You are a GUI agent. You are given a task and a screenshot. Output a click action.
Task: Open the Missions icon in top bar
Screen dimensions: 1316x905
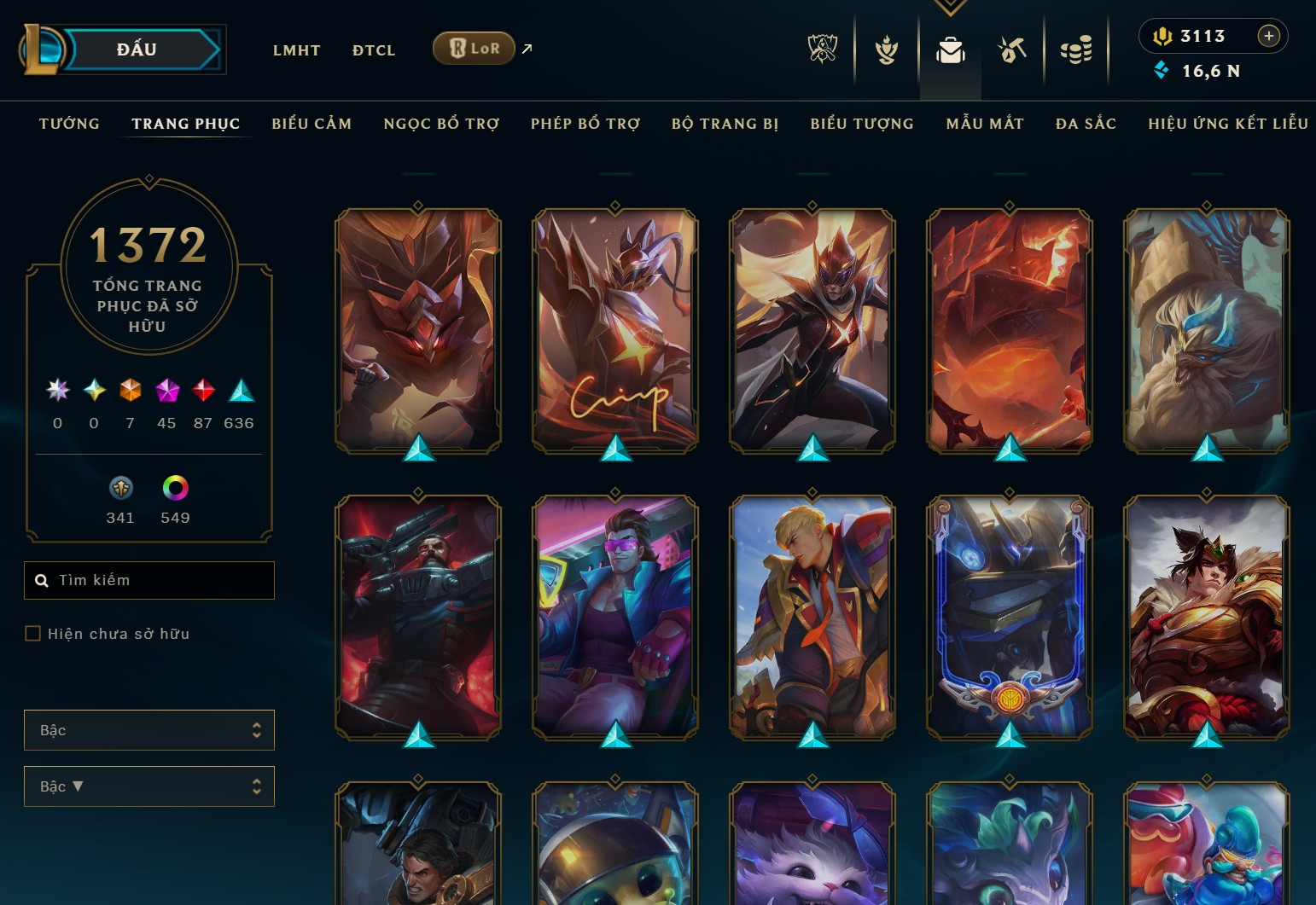tap(1011, 49)
